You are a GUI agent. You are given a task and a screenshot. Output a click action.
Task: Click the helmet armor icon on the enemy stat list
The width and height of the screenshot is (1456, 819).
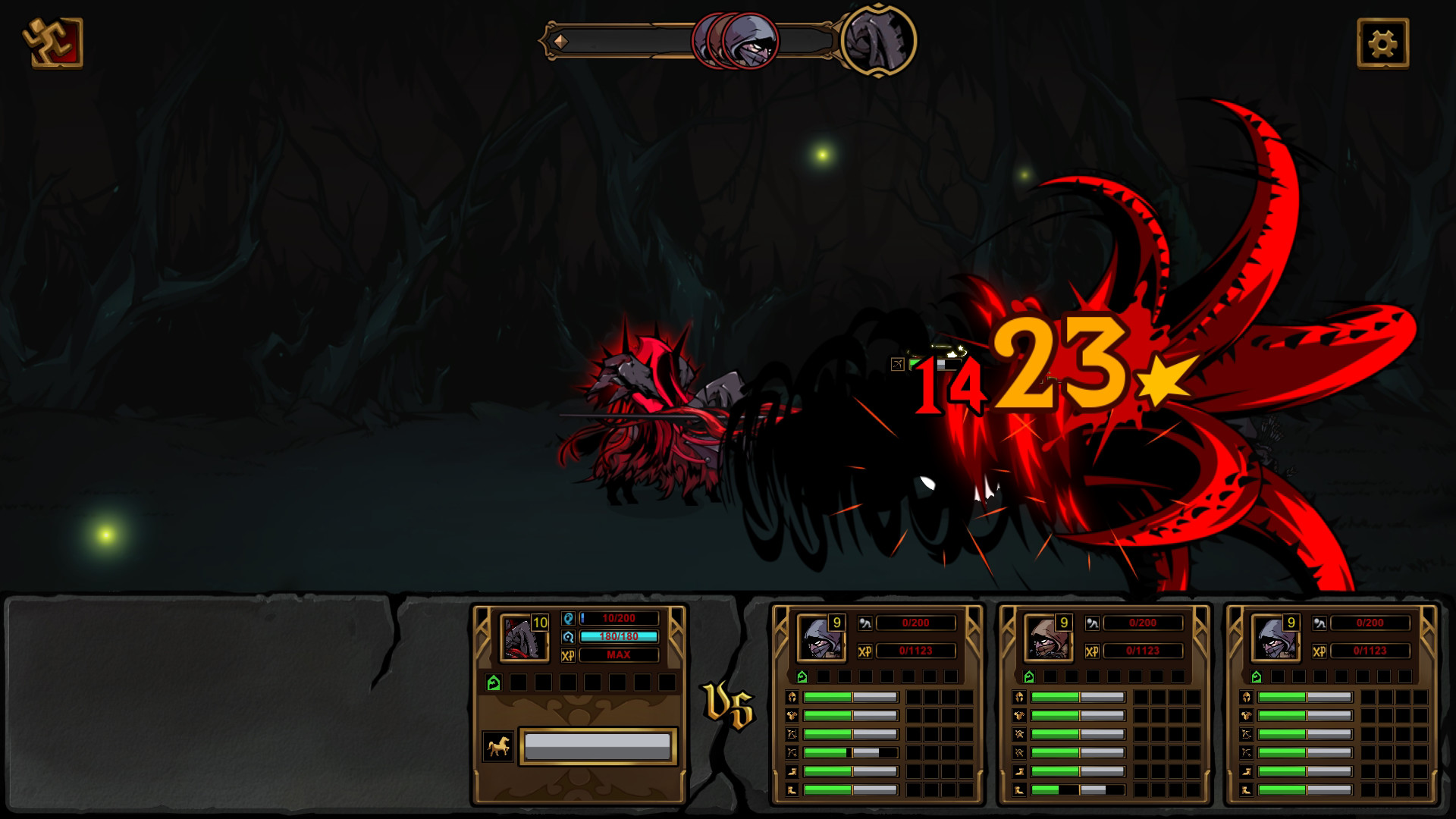coord(792,697)
